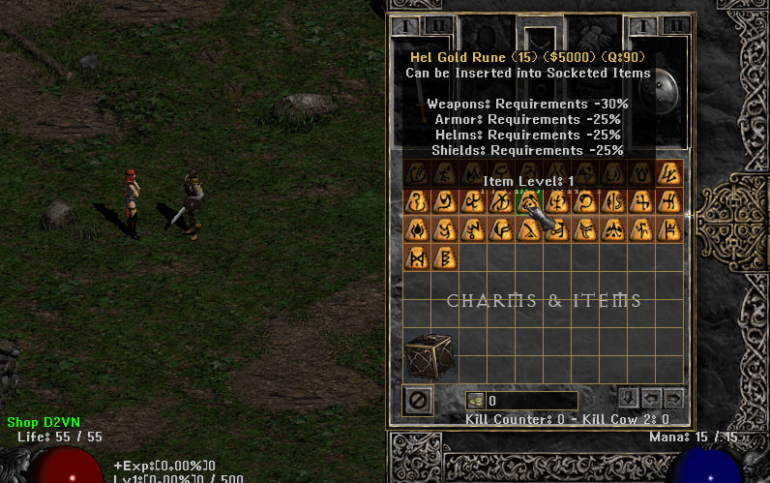
Task: Close the inventory with the circle-slash button
Action: [x=417, y=400]
